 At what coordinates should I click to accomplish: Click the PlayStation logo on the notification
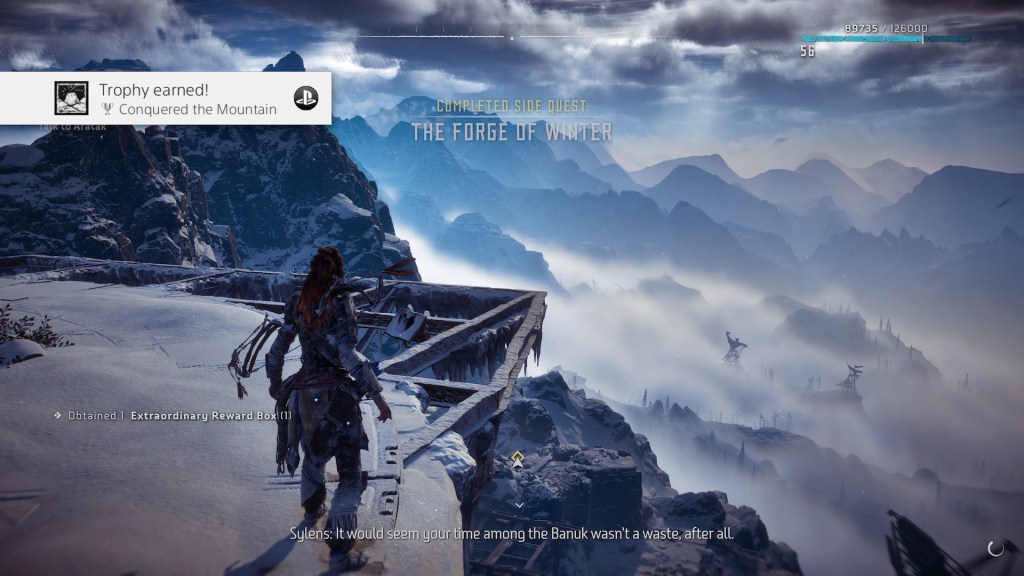tap(305, 98)
